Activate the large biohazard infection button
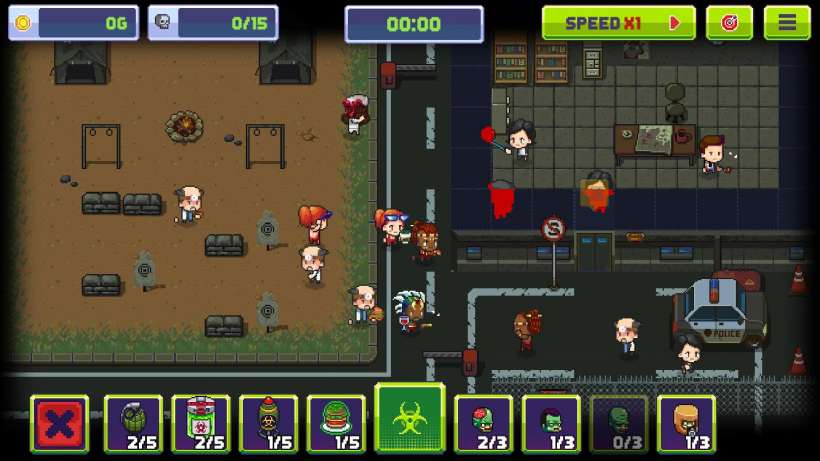Image resolution: width=820 pixels, height=461 pixels. (410, 418)
